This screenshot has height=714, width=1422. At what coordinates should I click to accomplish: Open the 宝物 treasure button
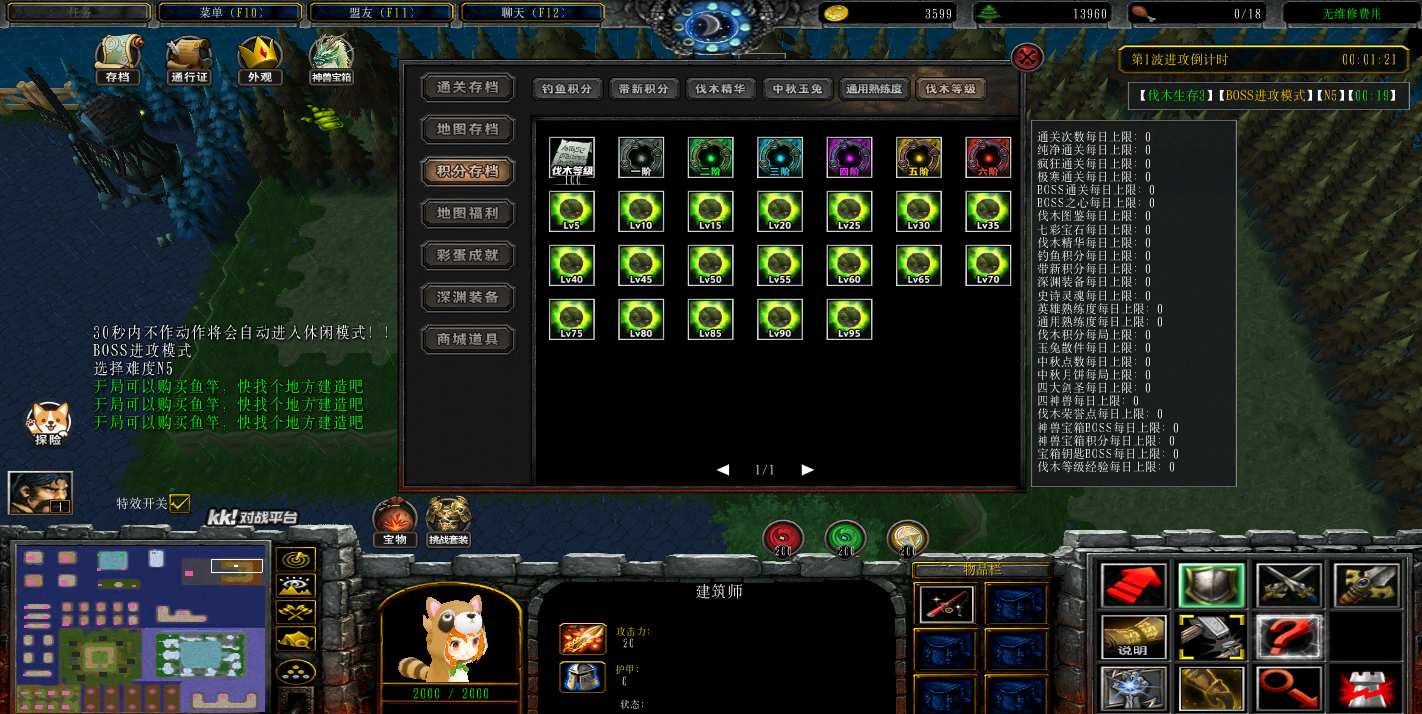(x=395, y=520)
